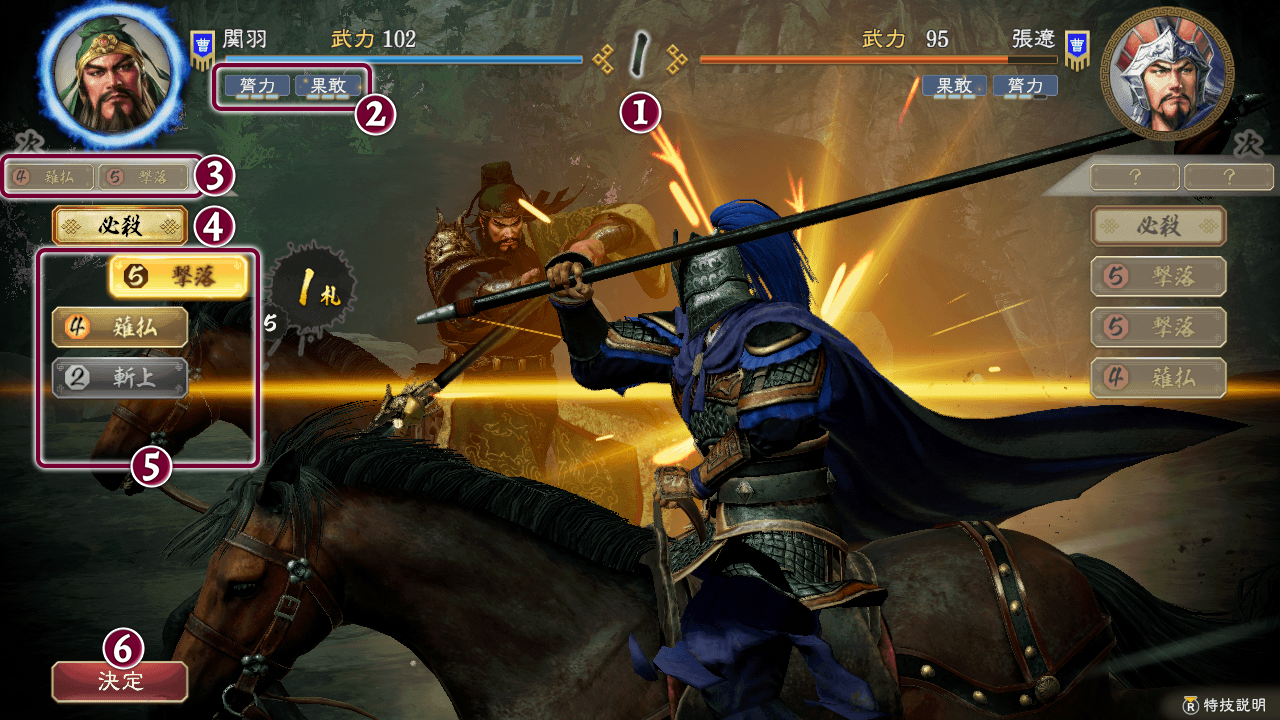The height and width of the screenshot is (720, 1280).
Task: Confirm with the 決定 button
Action: coord(120,682)
